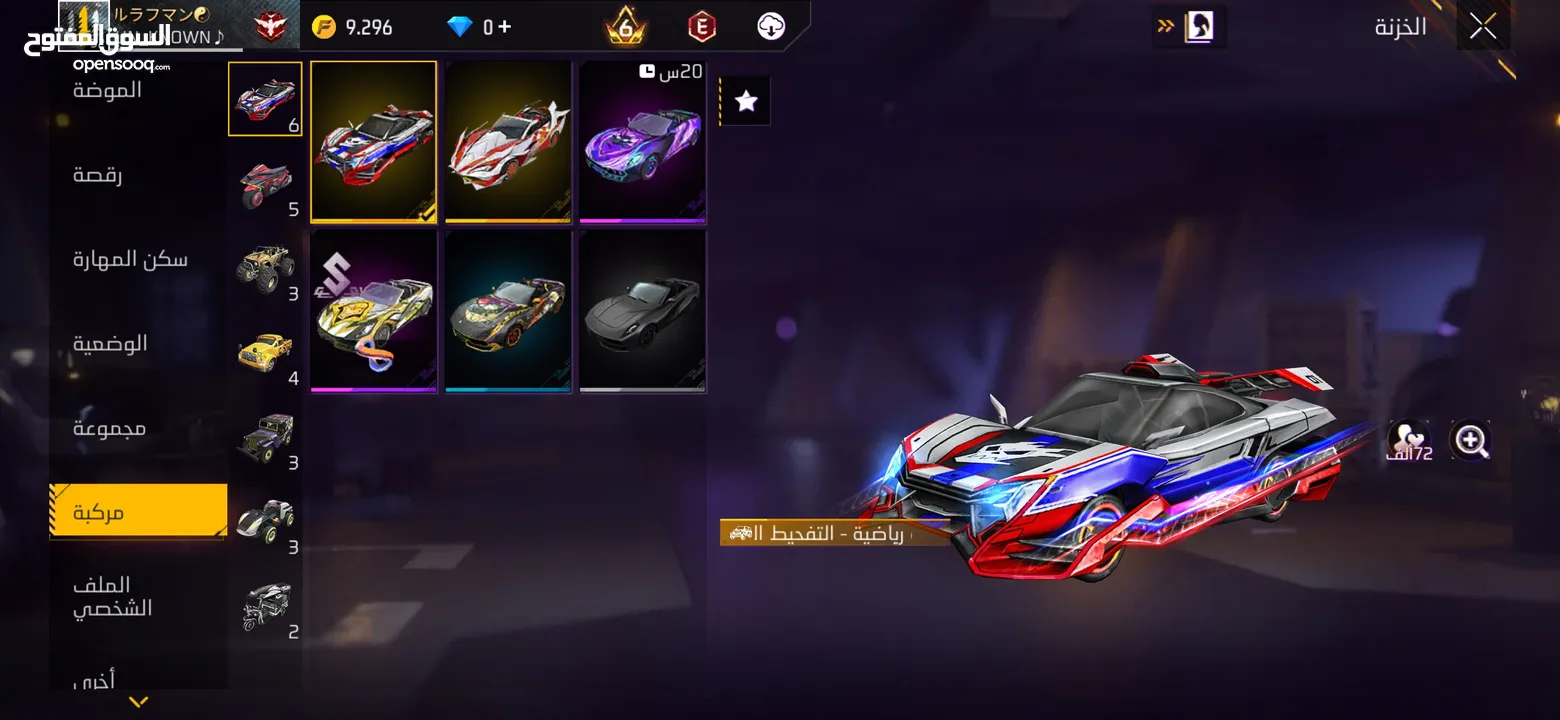Screen dimensions: 1560x720
Task: Switch to the رقصة (Emote) category
Action: [98, 175]
